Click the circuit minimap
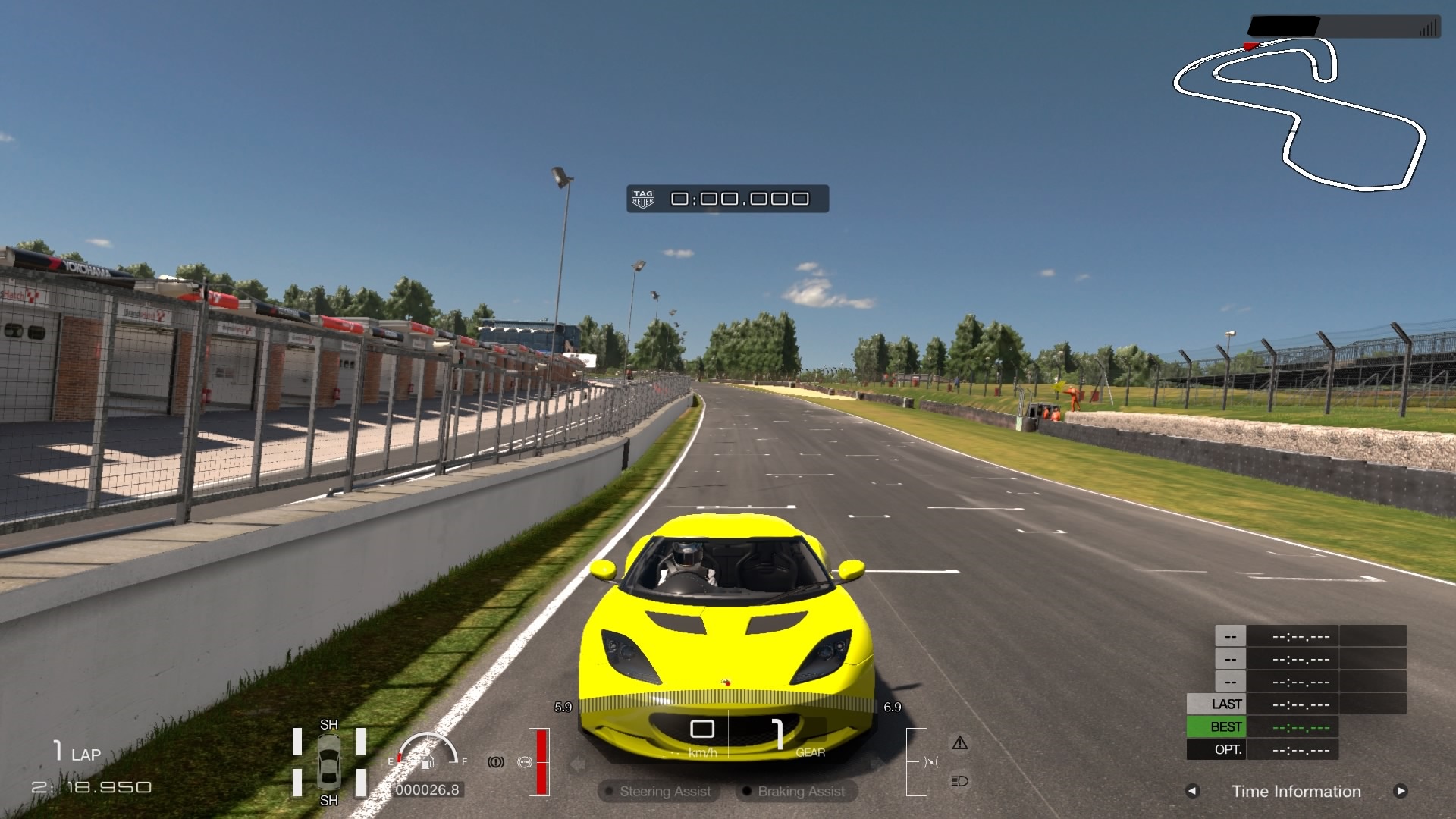The width and height of the screenshot is (1456, 819). pos(1298,114)
